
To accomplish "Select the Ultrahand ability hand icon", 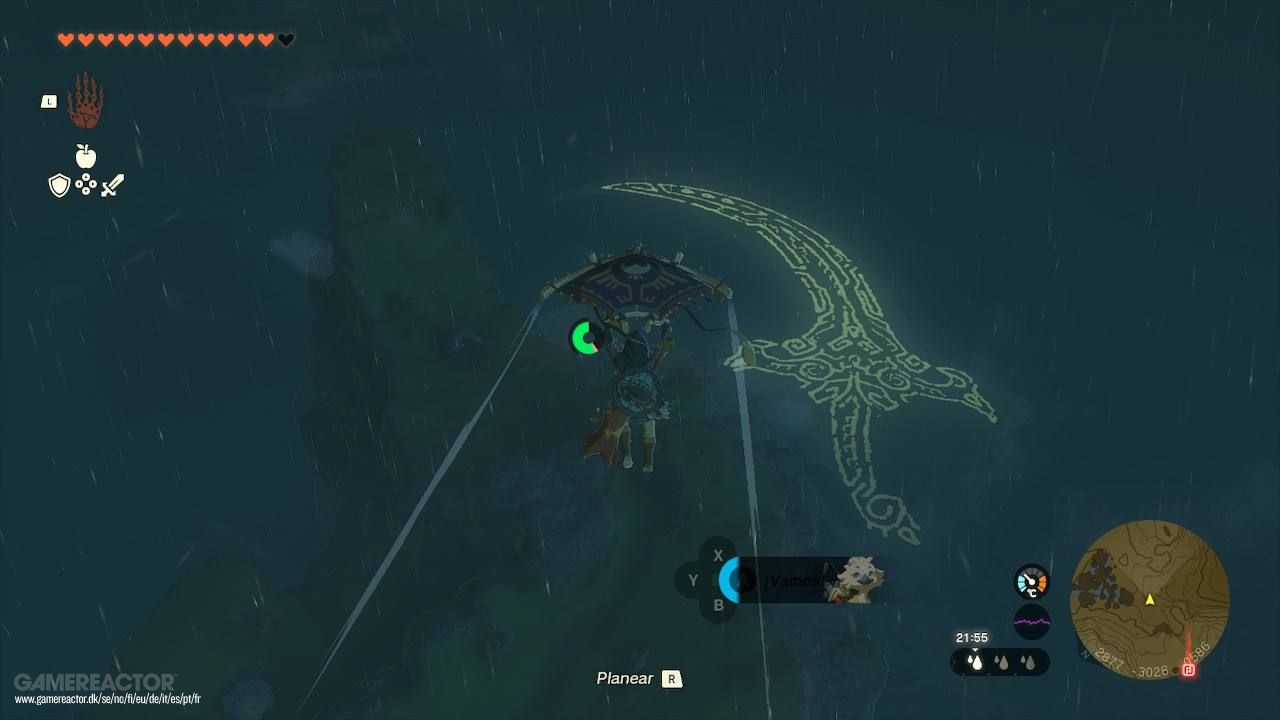I will [84, 99].
